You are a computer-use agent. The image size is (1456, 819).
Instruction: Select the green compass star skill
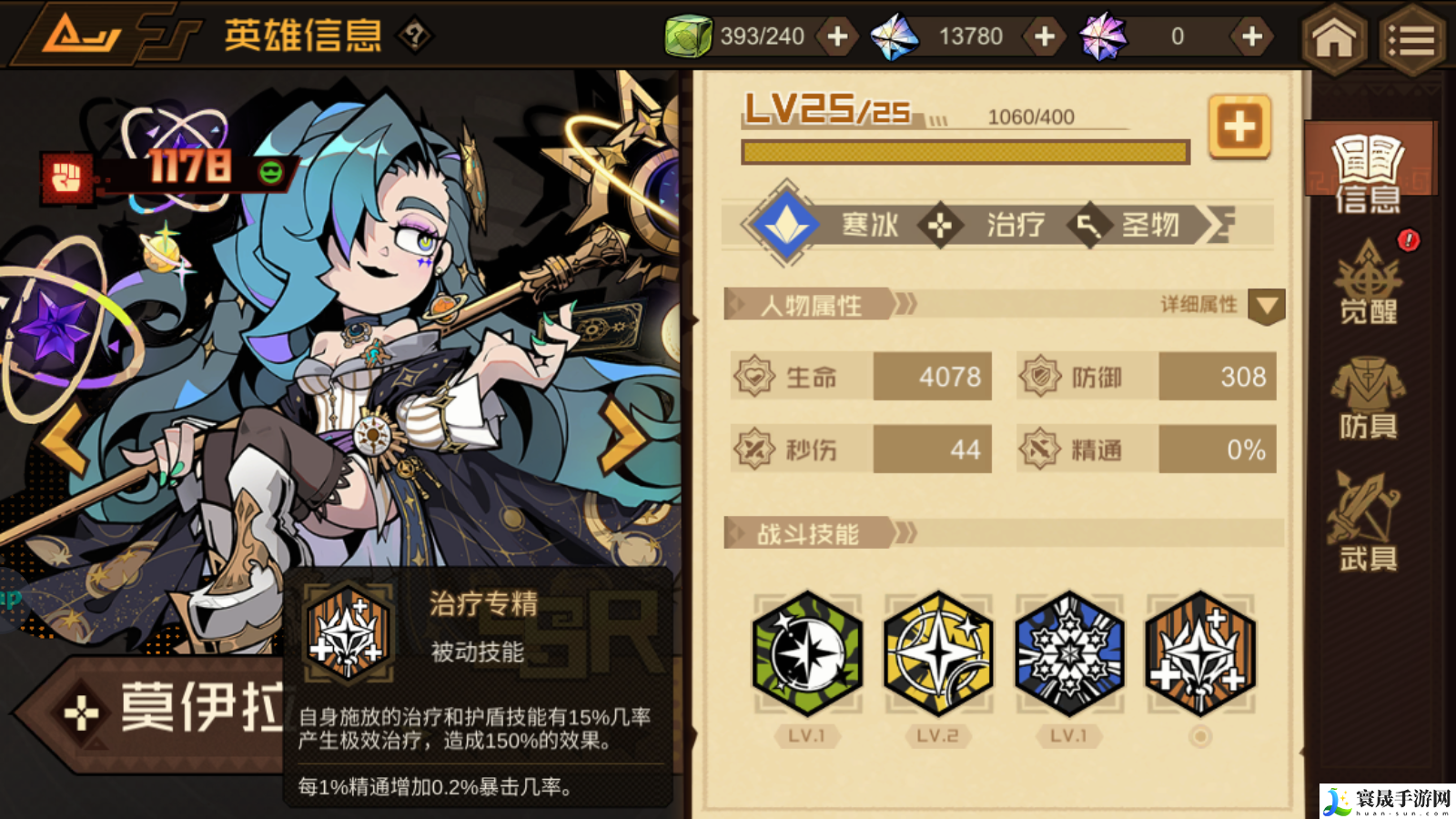807,653
